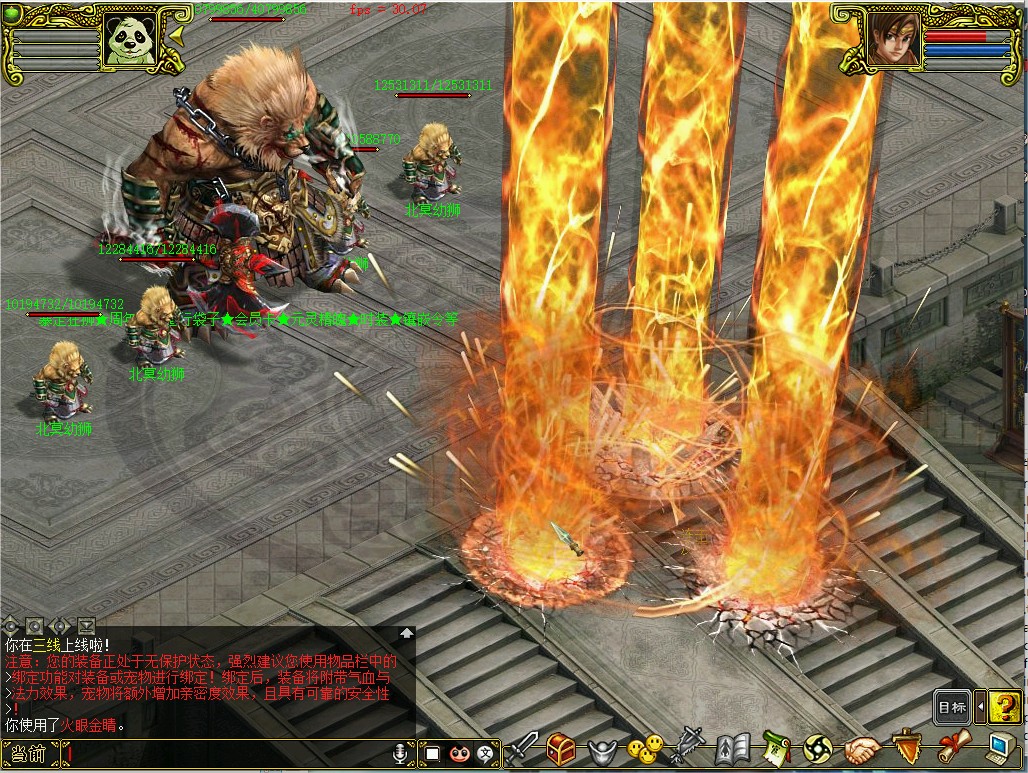Toggle the microphone voice chat button

(401, 754)
